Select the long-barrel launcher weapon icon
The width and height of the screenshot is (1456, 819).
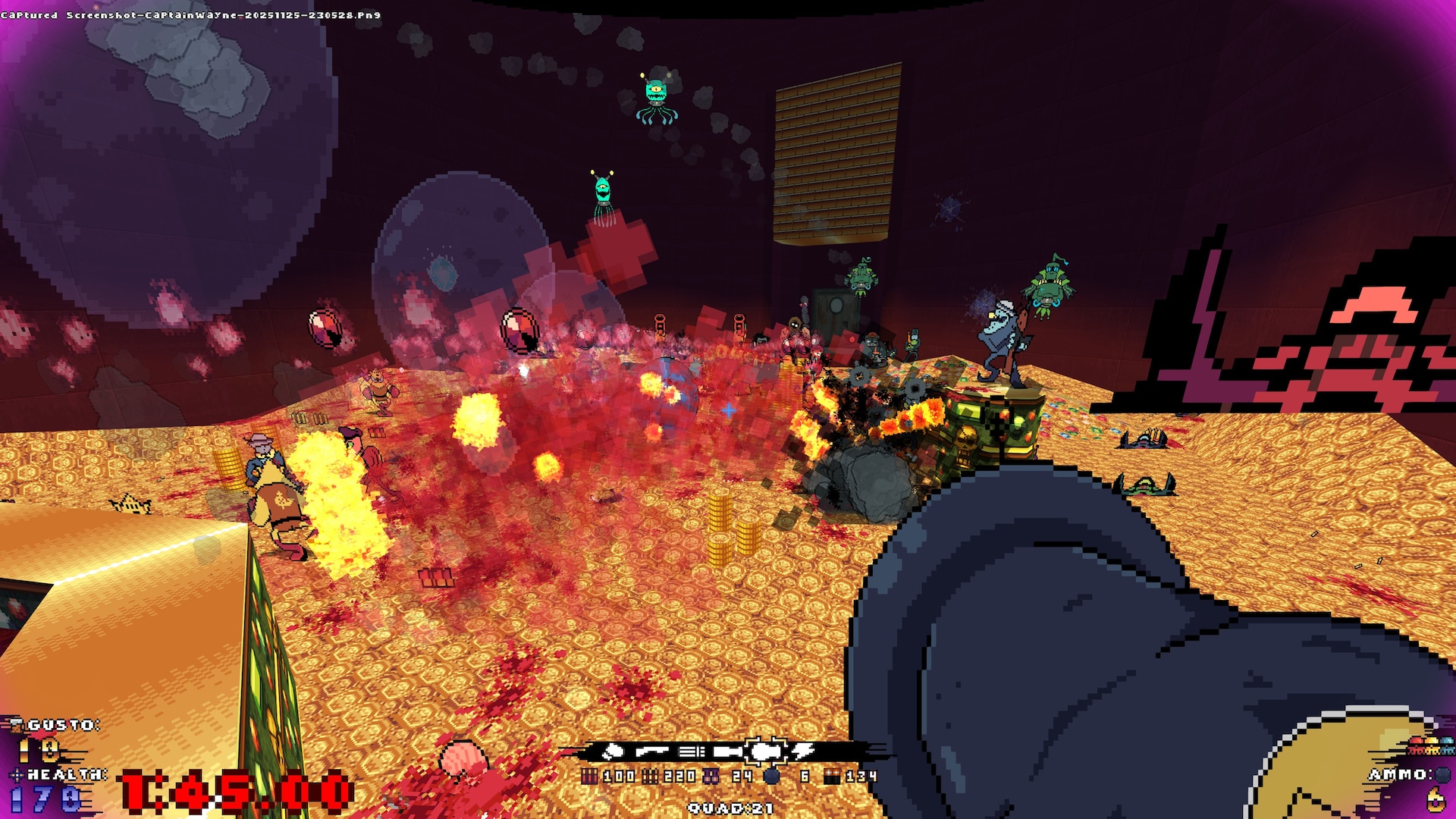[726, 752]
